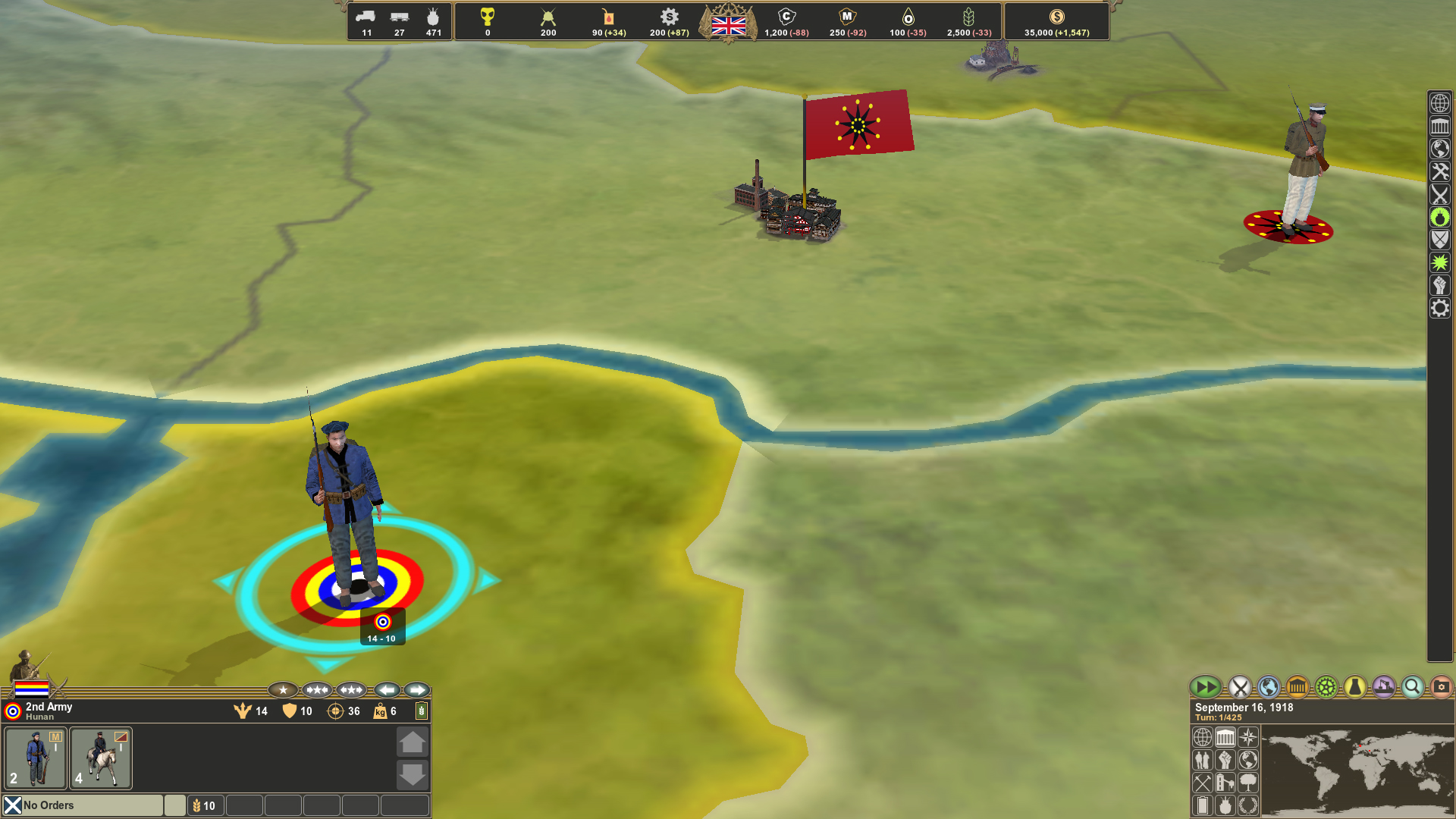Viewport: 1456px width, 819px height.
Task: Toggle the tree resource overlay on the minimap
Action: 1248,783
